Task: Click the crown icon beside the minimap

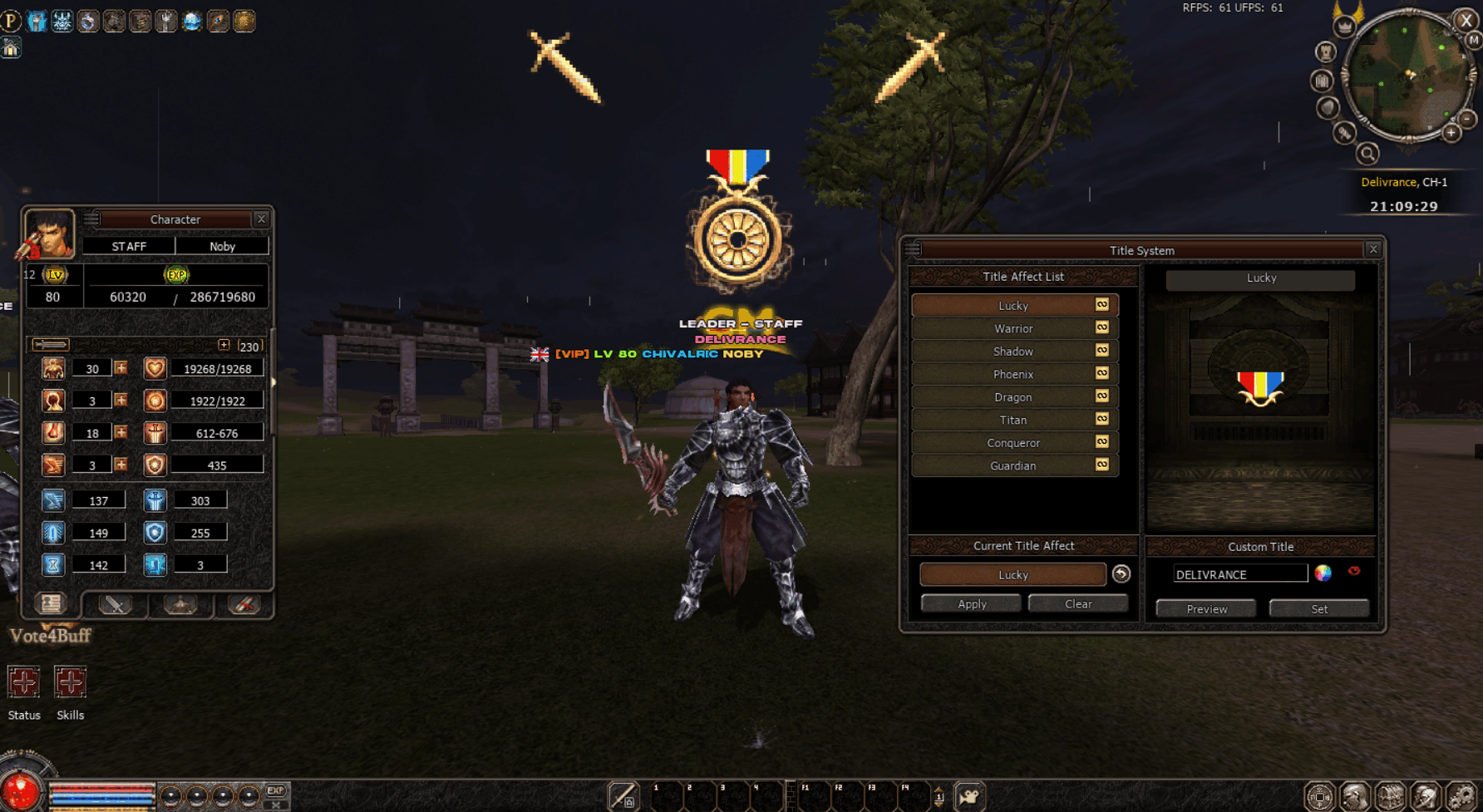Action: 1344,27
